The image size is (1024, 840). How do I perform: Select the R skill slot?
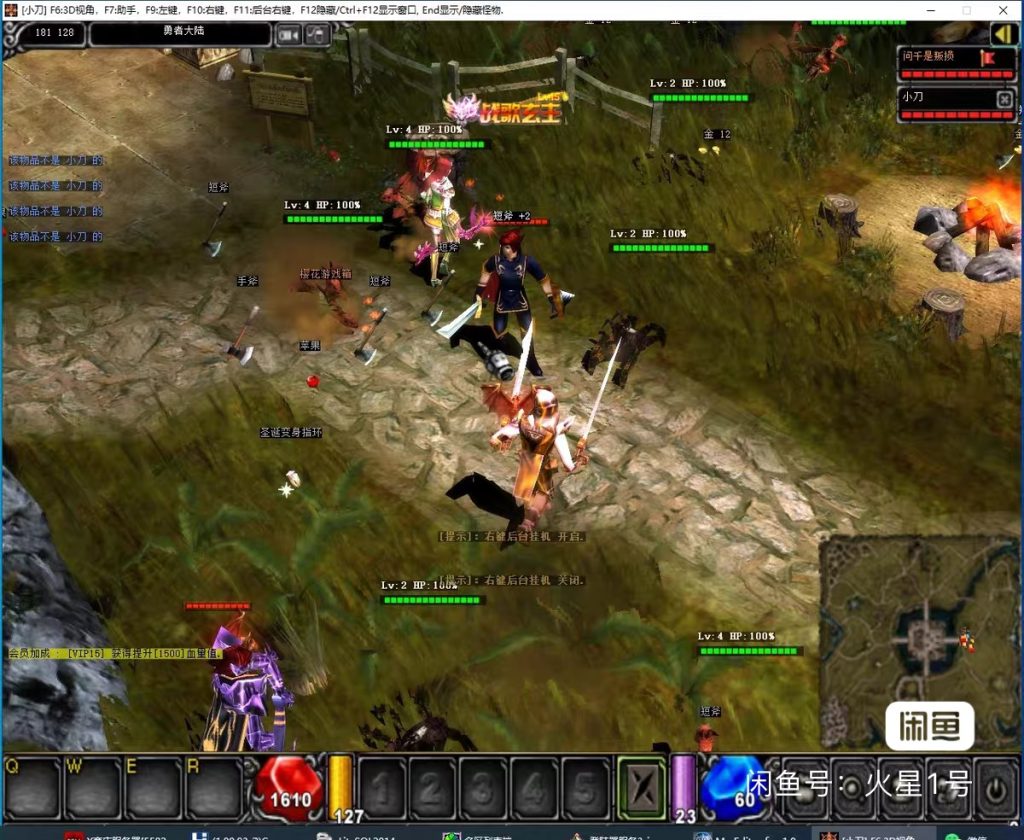tap(213, 786)
